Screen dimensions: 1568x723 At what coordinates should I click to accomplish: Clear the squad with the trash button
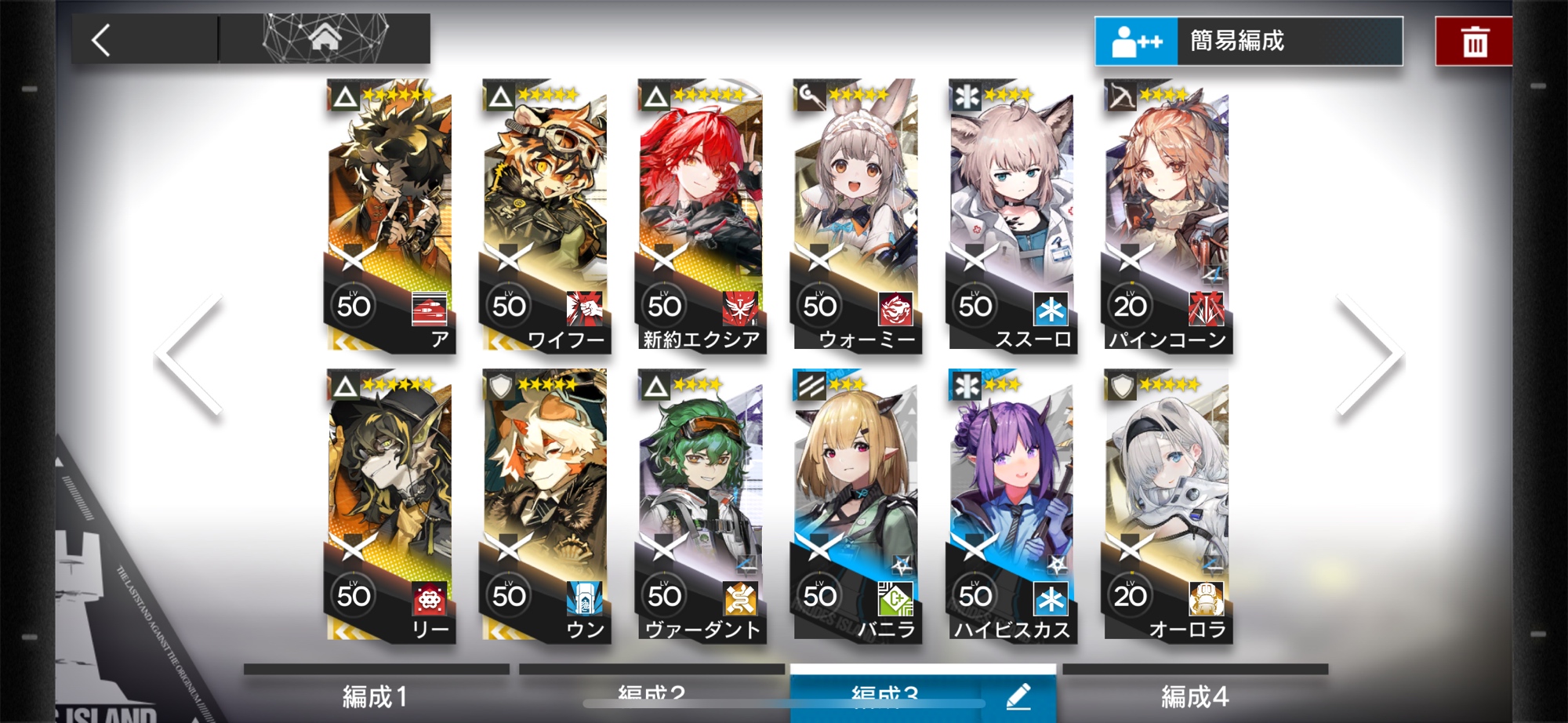click(x=1474, y=42)
